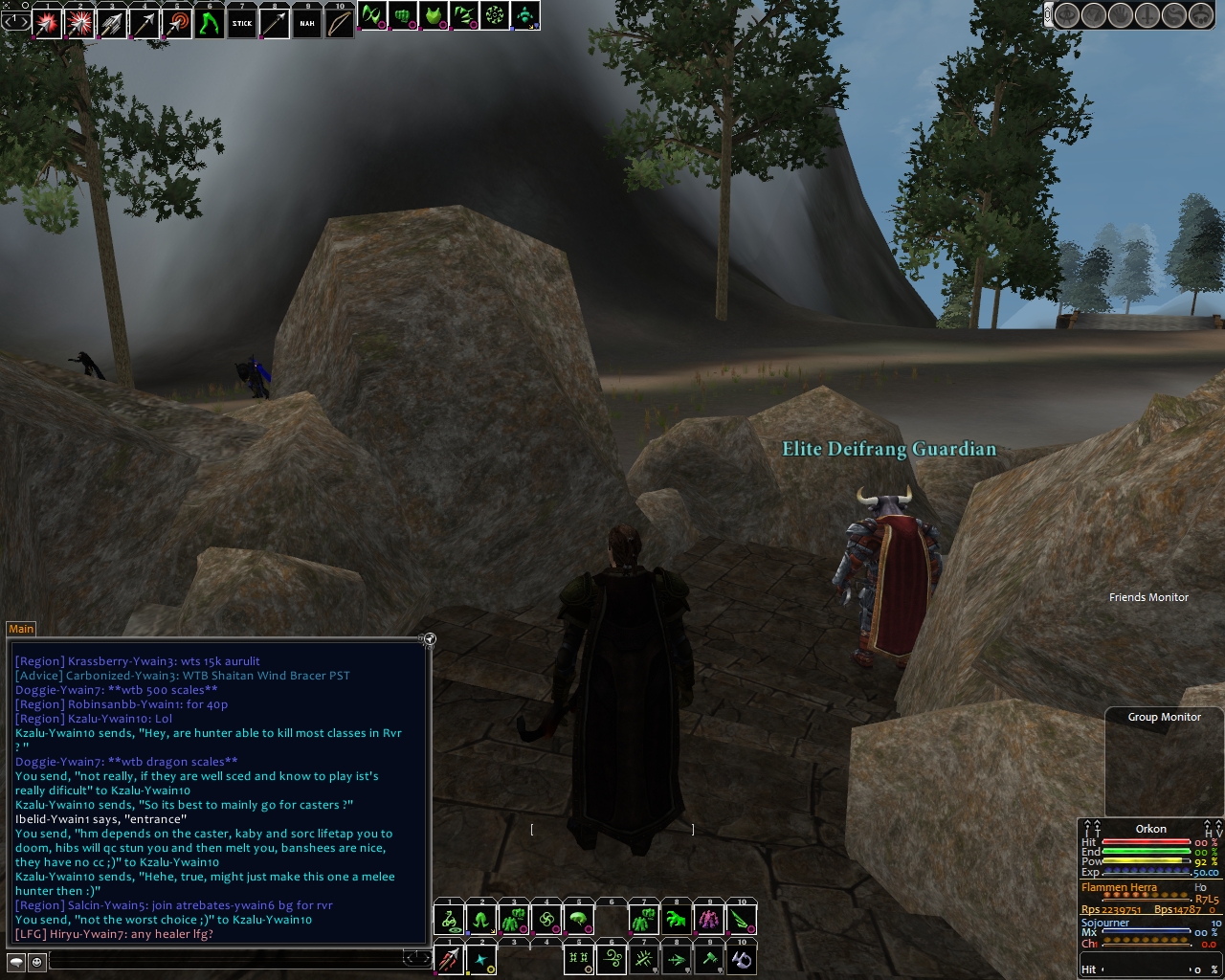Trigger the green fist ability
The image size is (1225, 980).
pyautogui.click(x=404, y=16)
